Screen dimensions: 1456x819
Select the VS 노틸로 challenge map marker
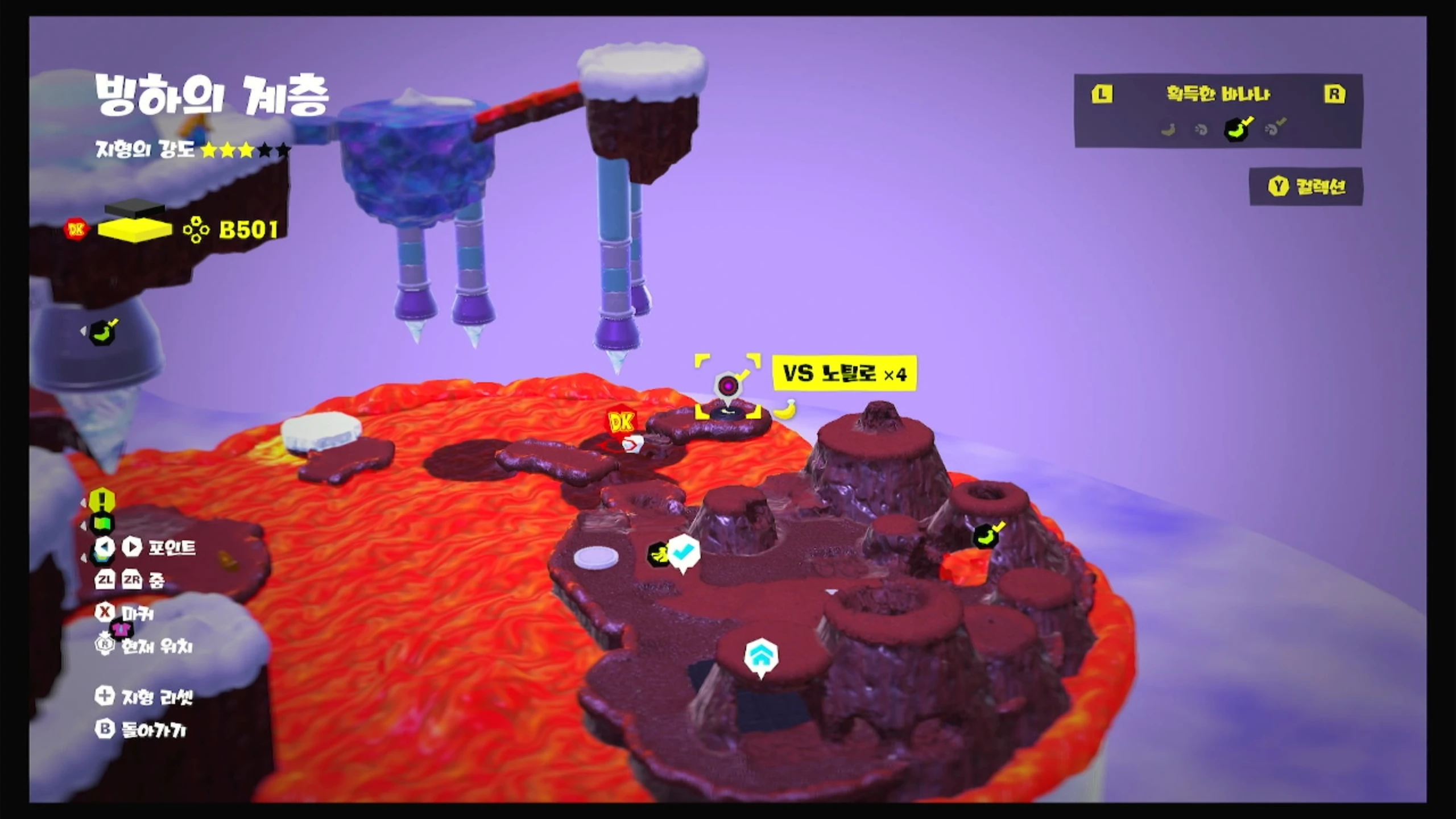coord(728,387)
